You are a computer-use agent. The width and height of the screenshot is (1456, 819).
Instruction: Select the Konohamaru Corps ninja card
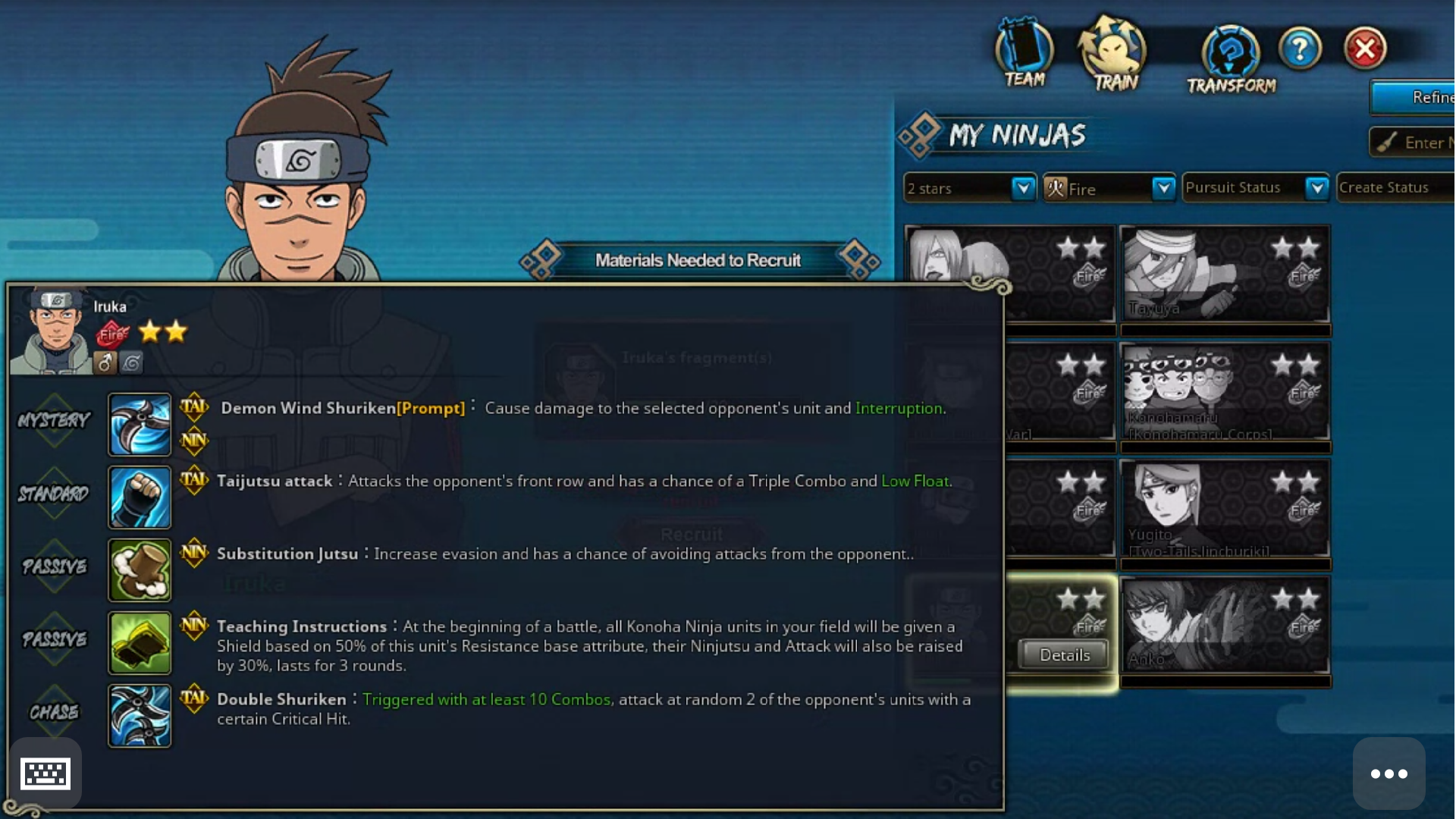1225,392
